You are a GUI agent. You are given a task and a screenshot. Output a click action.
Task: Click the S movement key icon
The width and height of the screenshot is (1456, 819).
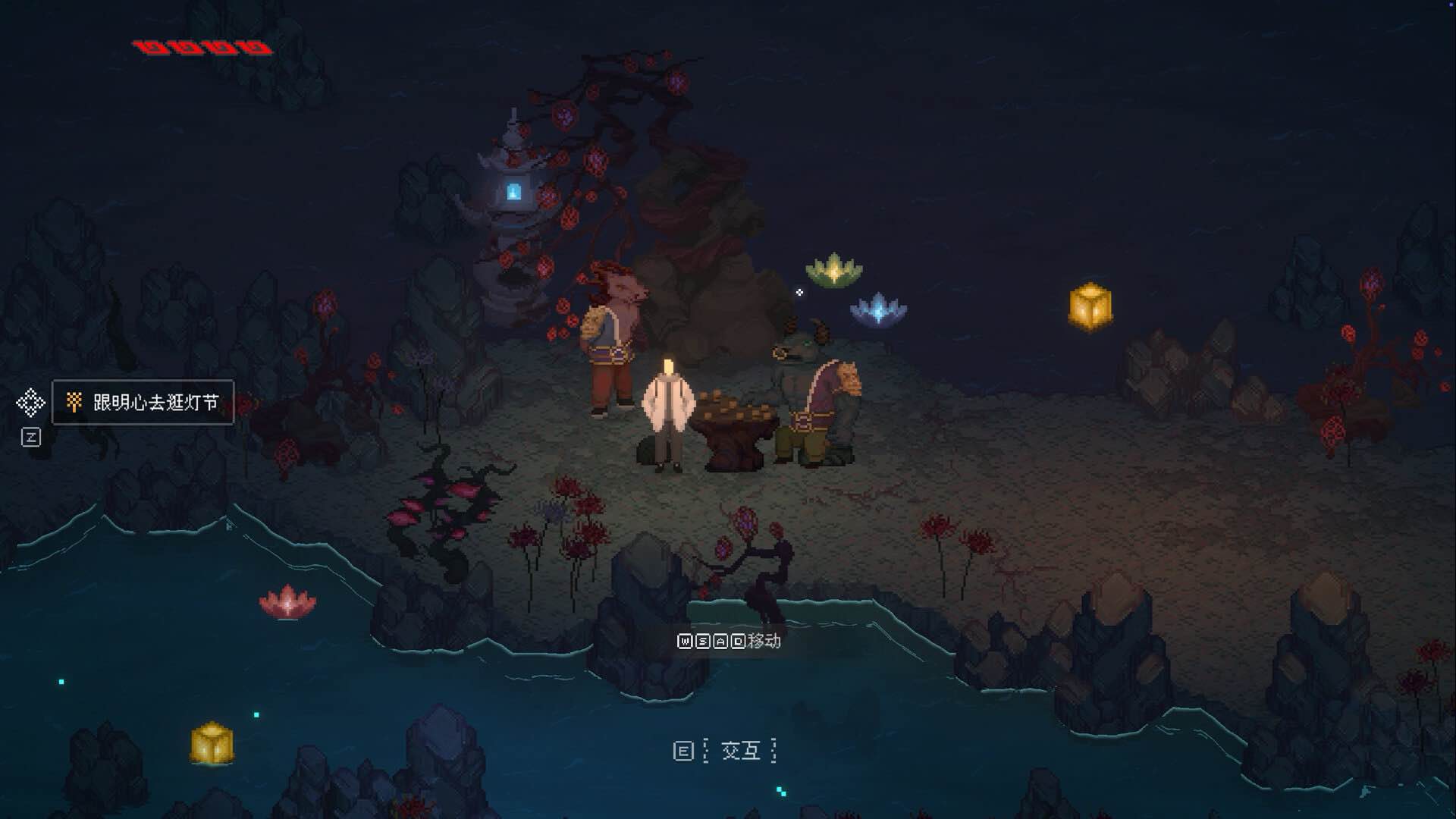tap(704, 642)
